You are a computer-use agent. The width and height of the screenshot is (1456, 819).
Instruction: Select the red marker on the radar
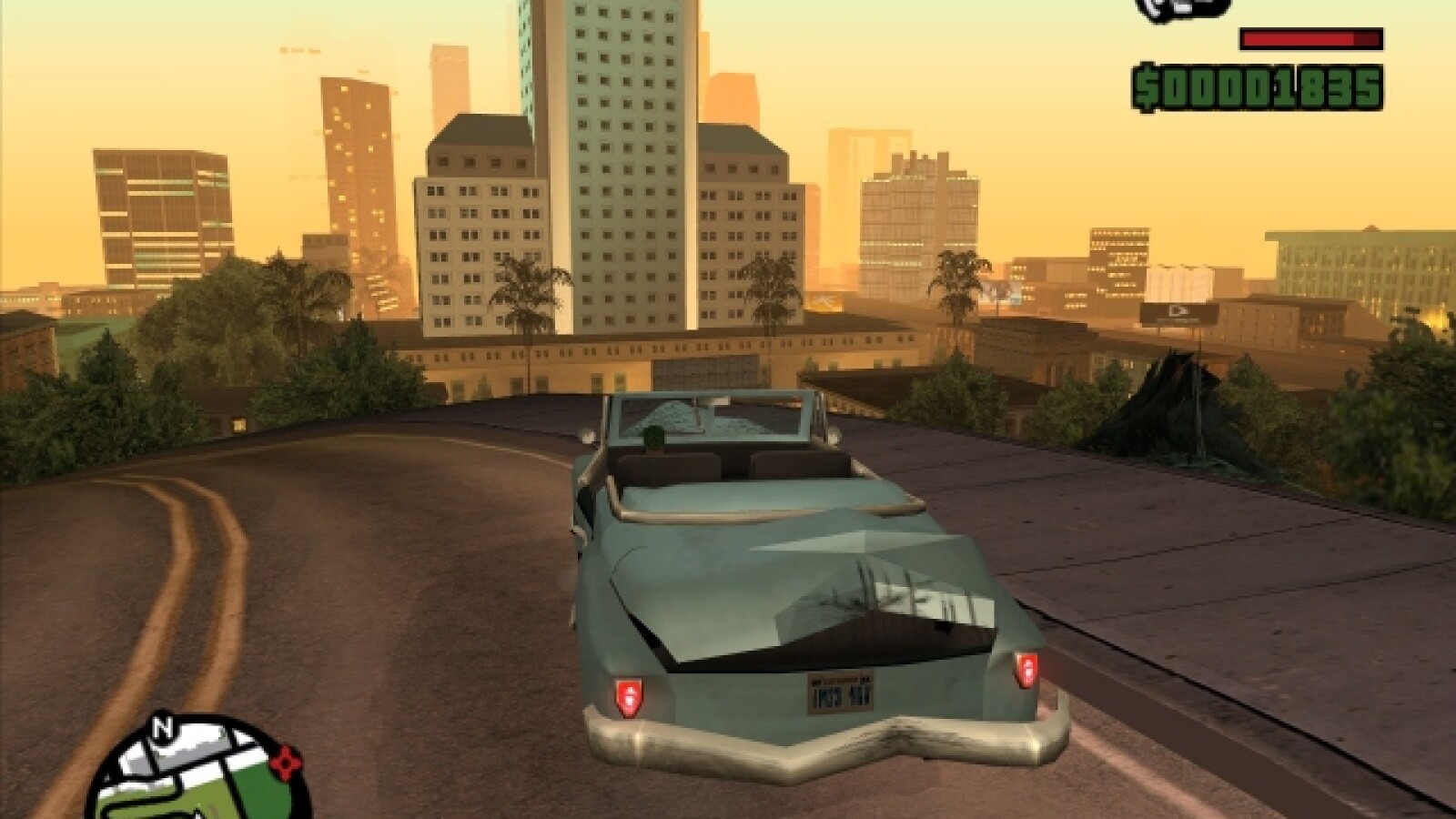point(286,760)
